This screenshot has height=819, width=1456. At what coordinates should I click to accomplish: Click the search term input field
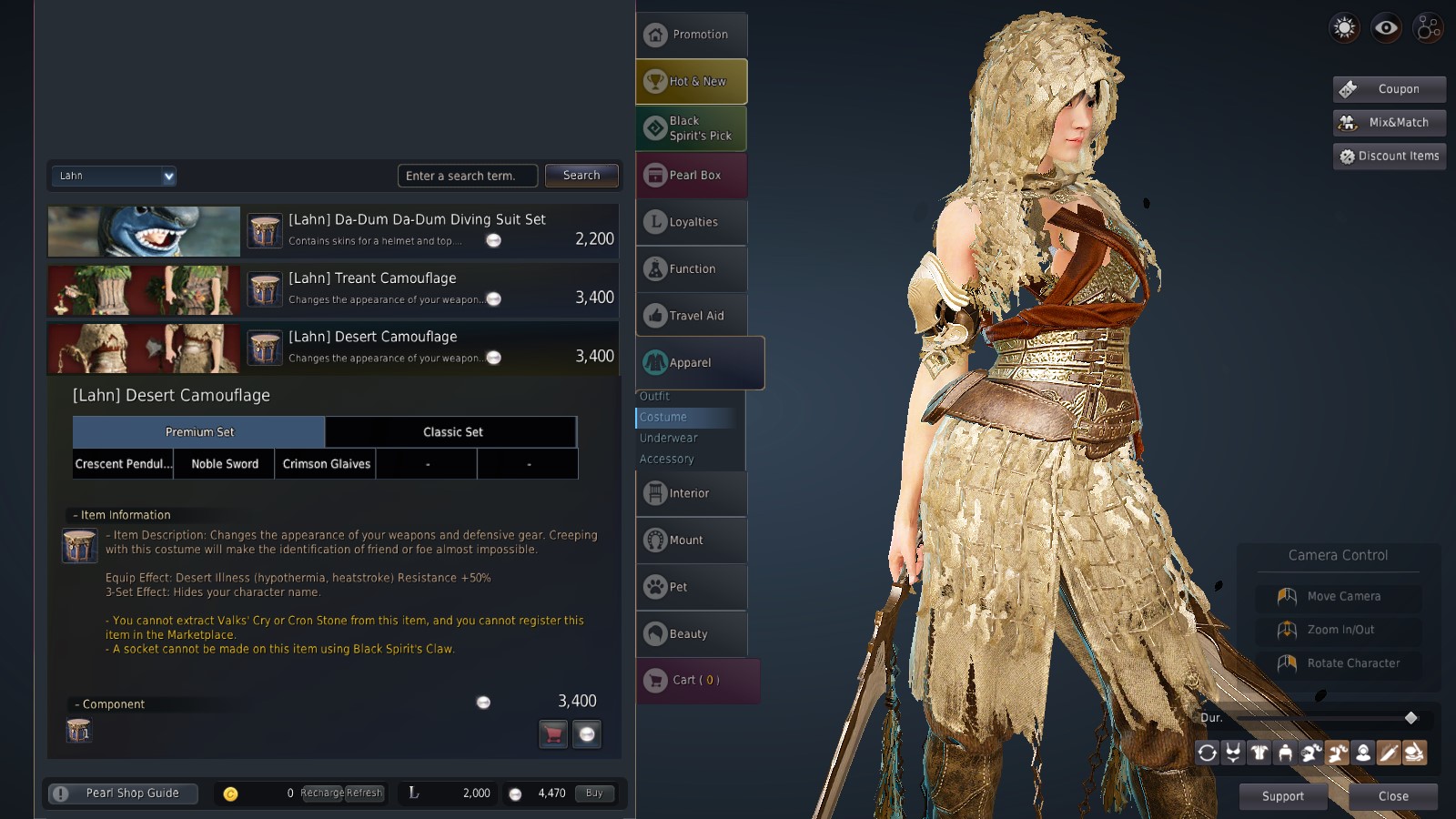click(467, 176)
